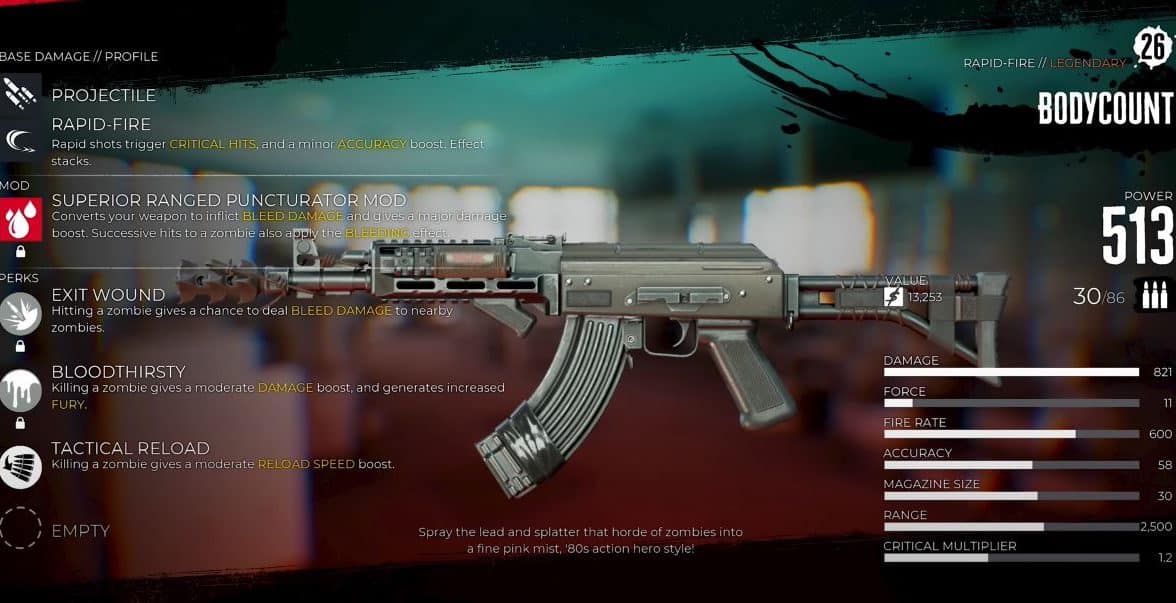The image size is (1176, 603).
Task: Select the Superior Ranged Puncturator Mod slot
Action: [x=21, y=218]
